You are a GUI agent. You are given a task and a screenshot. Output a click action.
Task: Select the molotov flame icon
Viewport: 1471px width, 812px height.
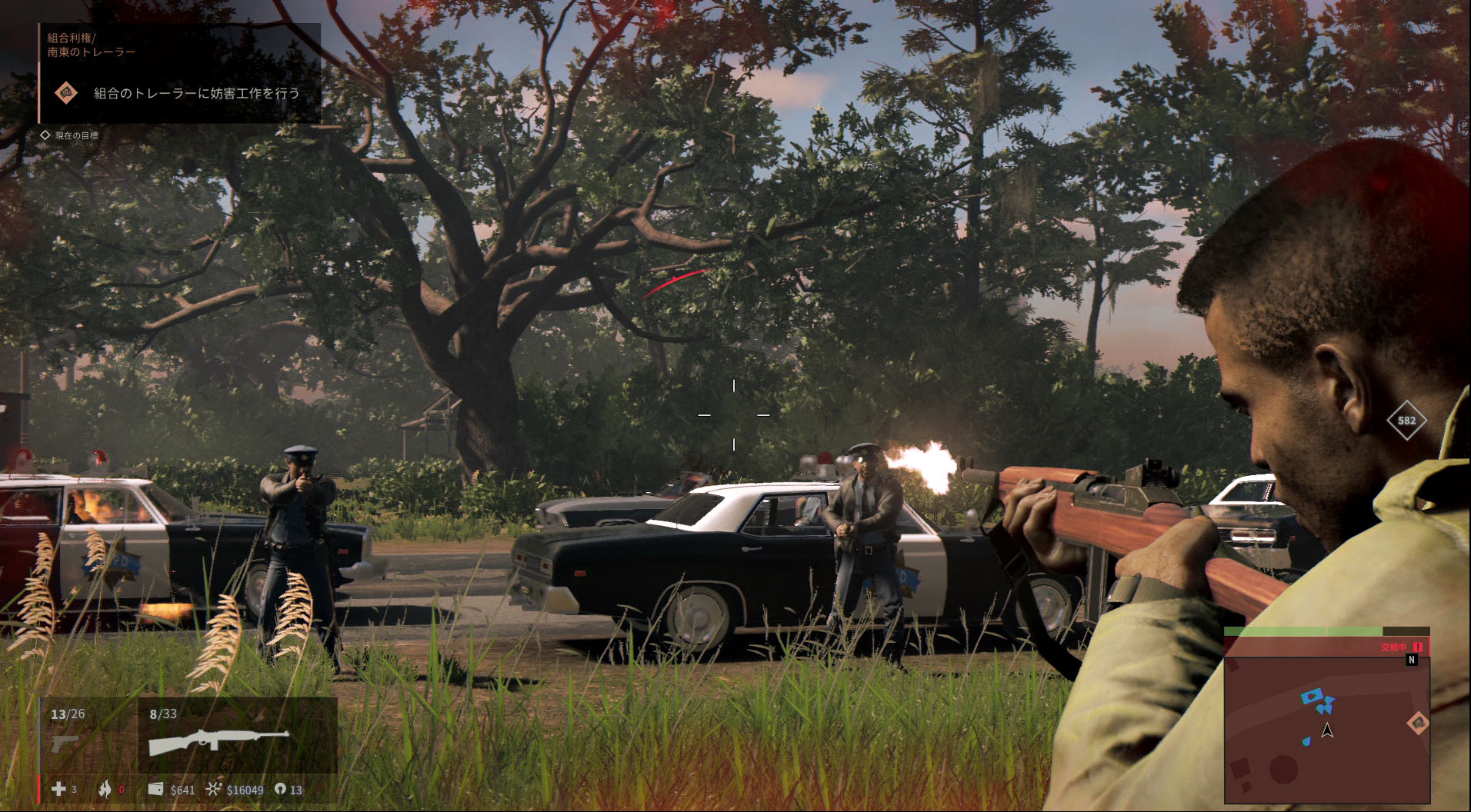click(105, 789)
